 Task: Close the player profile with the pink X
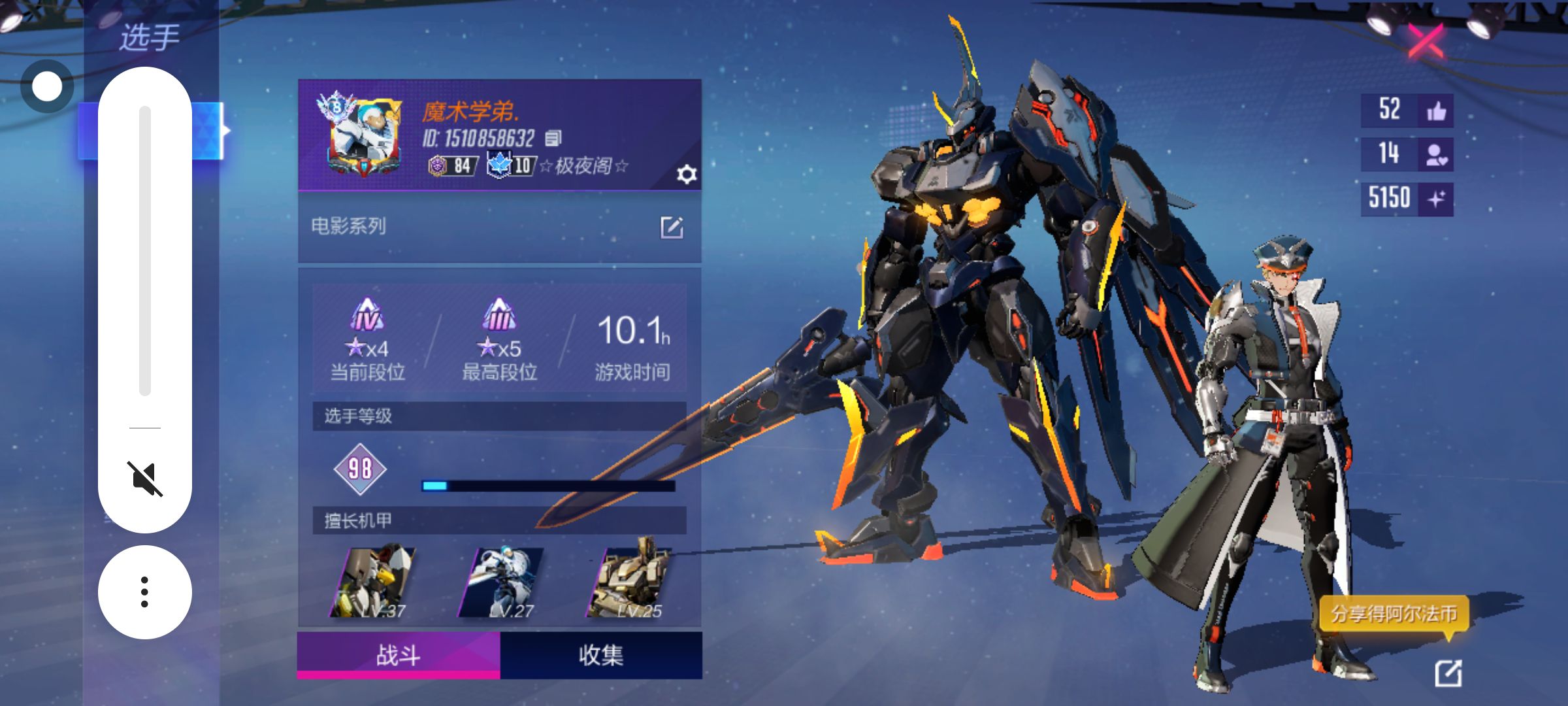1426,41
